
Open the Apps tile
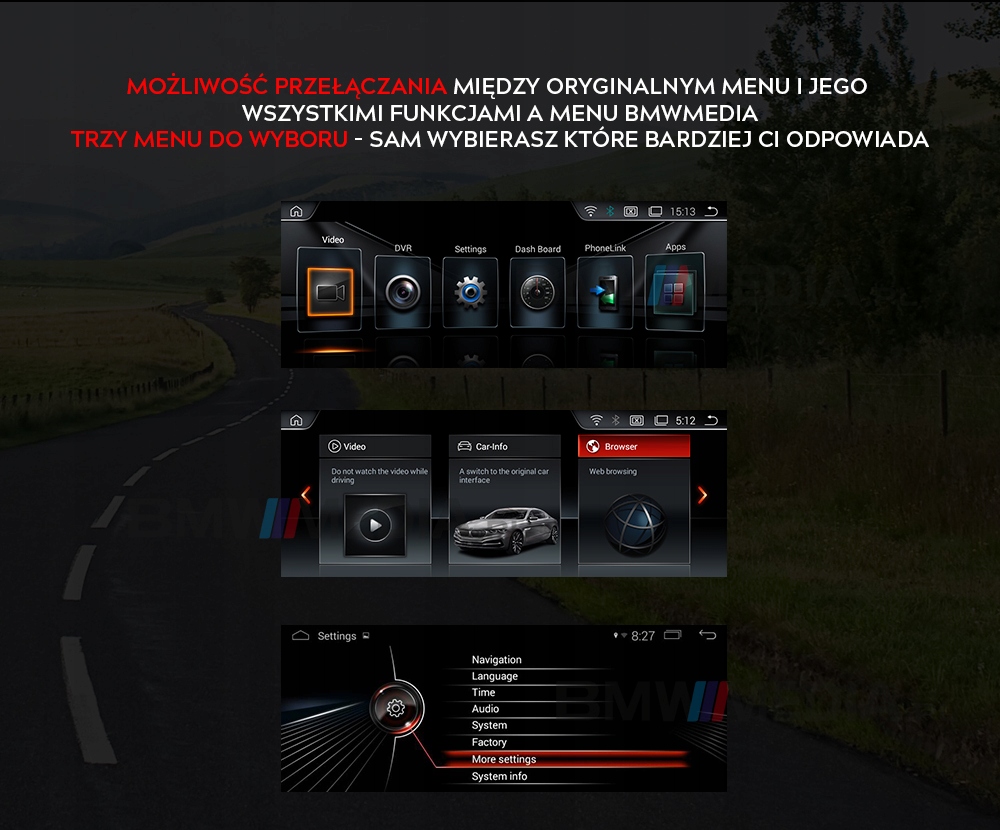pos(675,290)
